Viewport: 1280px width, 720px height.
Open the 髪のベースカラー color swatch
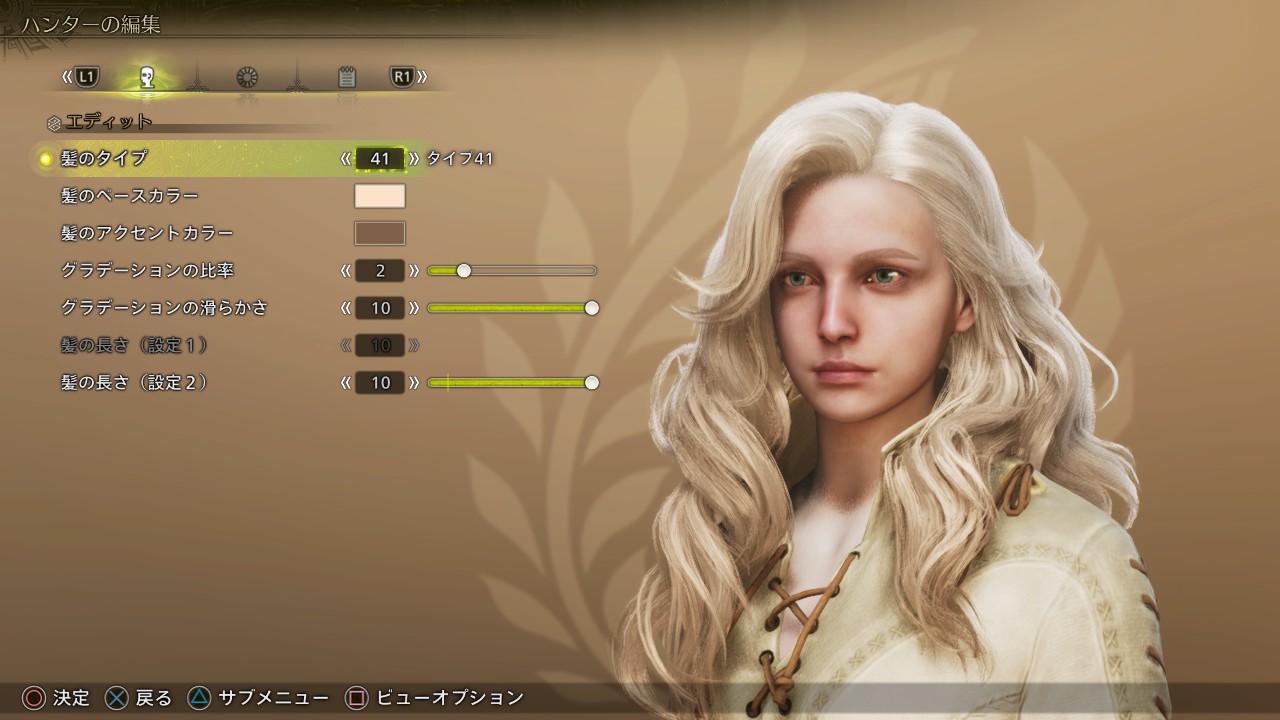click(380, 196)
